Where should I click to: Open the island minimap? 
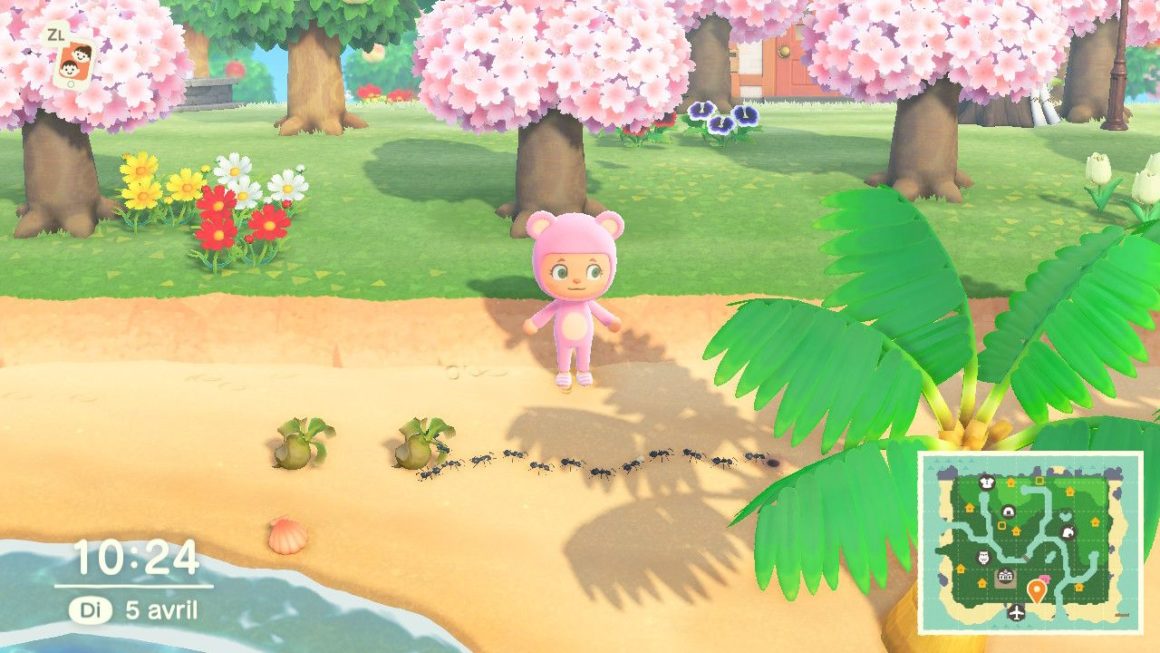(x=1030, y=542)
